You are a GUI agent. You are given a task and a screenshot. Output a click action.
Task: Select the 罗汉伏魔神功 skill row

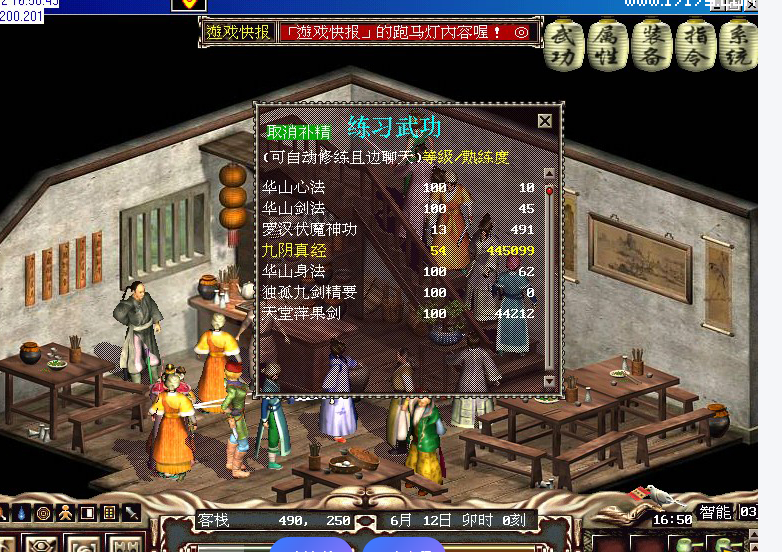click(309, 229)
